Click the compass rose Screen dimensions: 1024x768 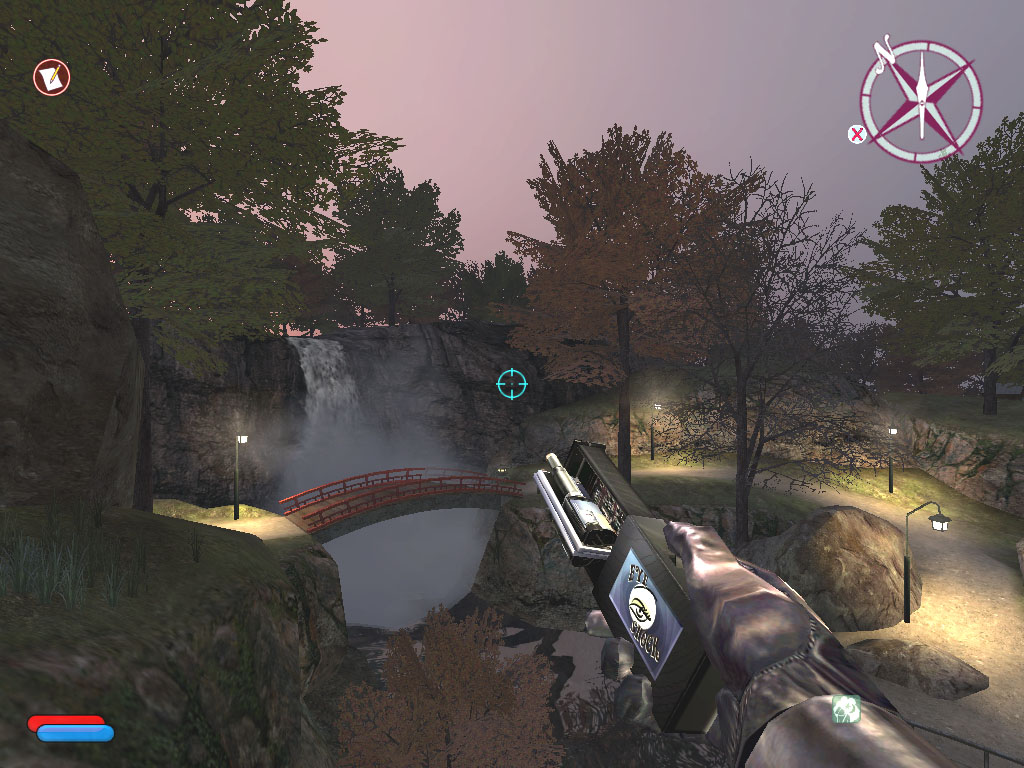(920, 100)
